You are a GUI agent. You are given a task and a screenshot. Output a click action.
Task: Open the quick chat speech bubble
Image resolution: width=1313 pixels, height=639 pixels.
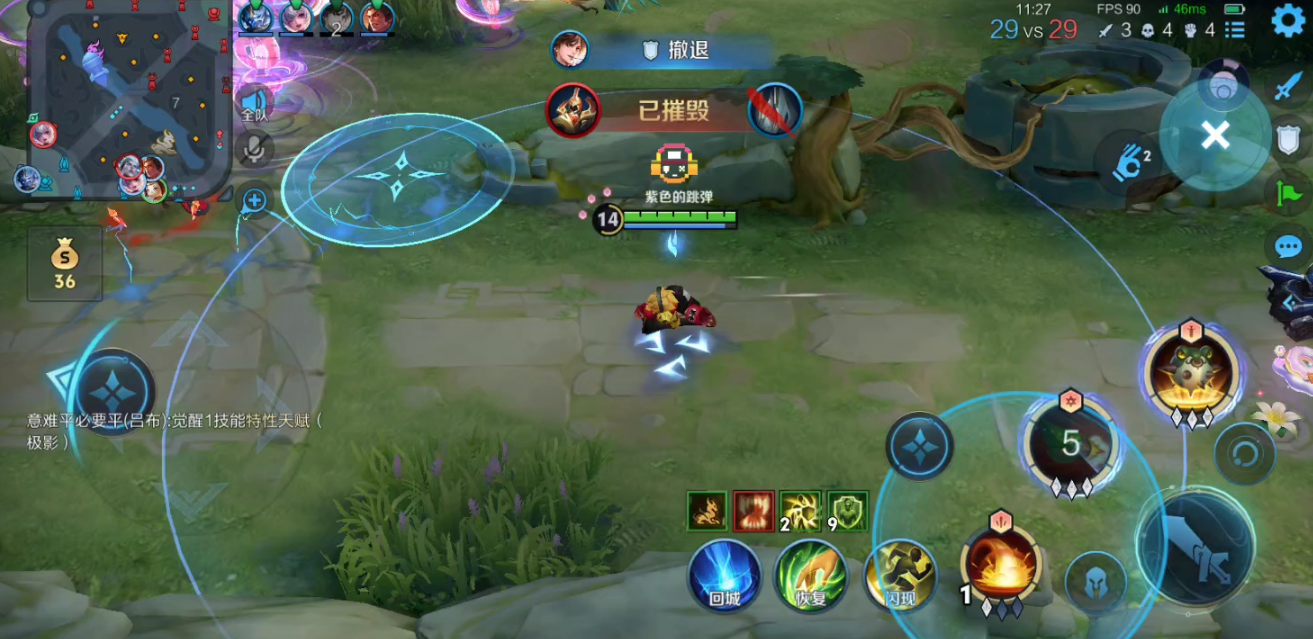coord(1288,246)
